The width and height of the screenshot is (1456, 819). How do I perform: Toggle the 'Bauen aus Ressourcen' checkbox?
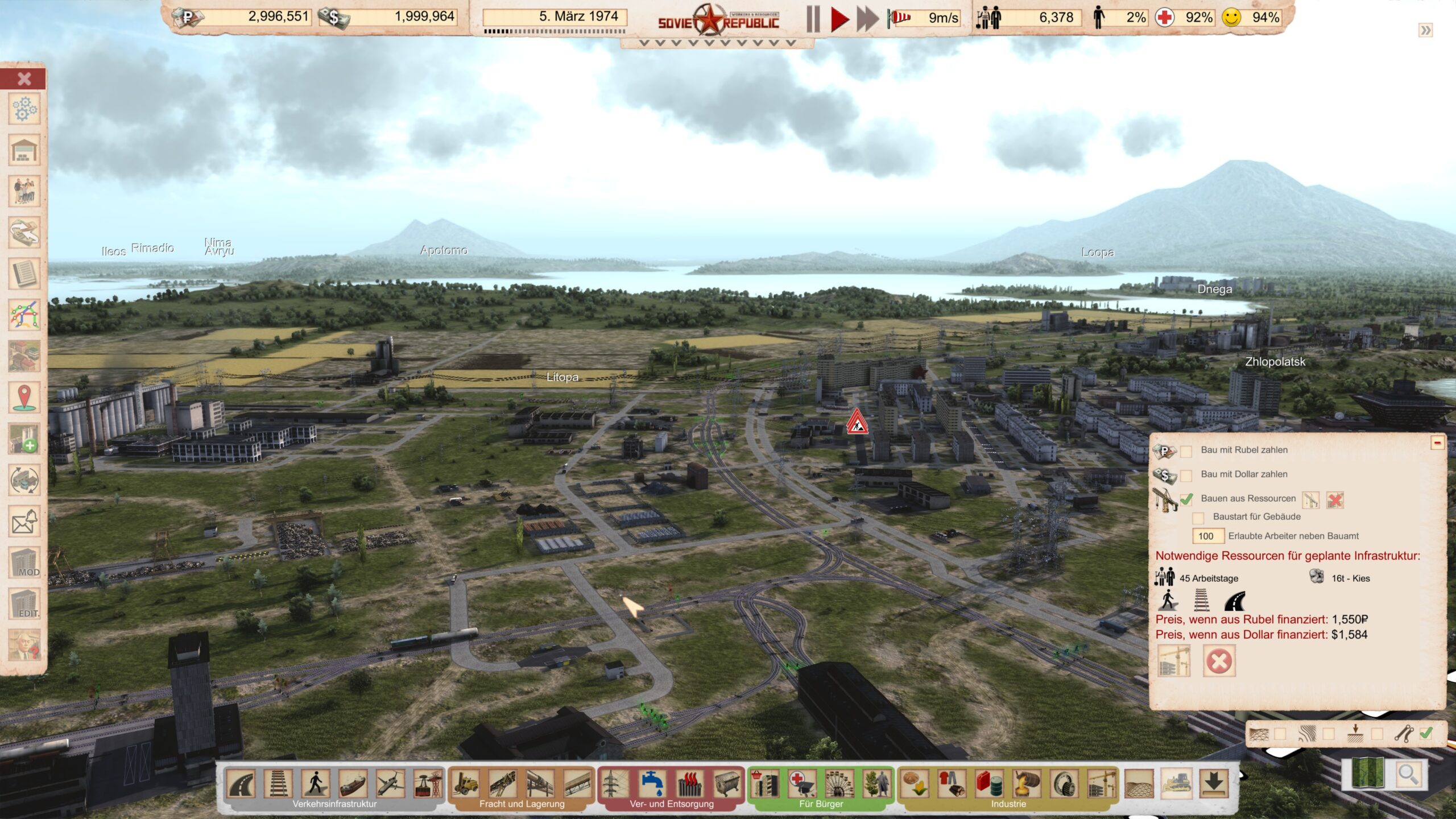coord(1186,499)
